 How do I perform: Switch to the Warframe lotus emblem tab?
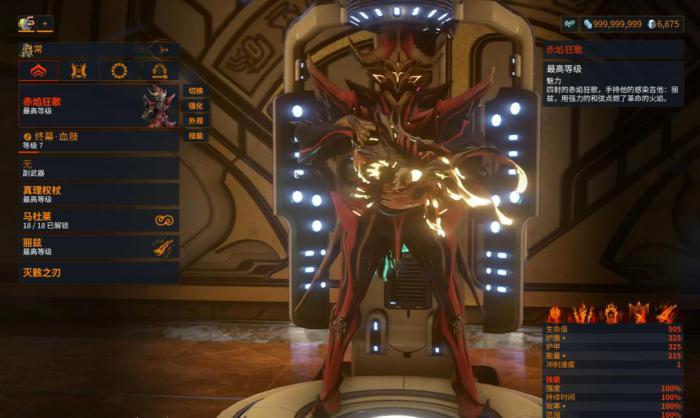[x=38, y=70]
